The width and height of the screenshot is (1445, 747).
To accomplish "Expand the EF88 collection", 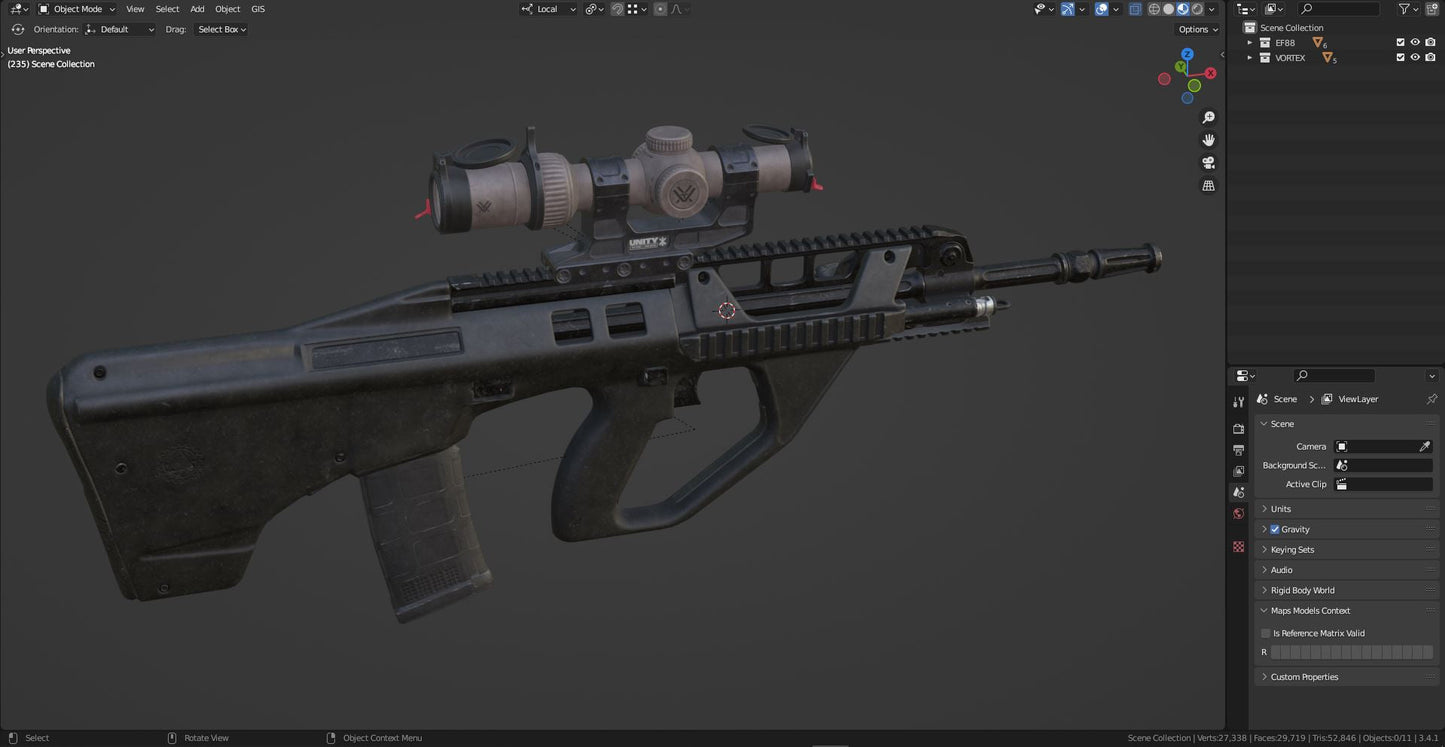I will point(1249,42).
